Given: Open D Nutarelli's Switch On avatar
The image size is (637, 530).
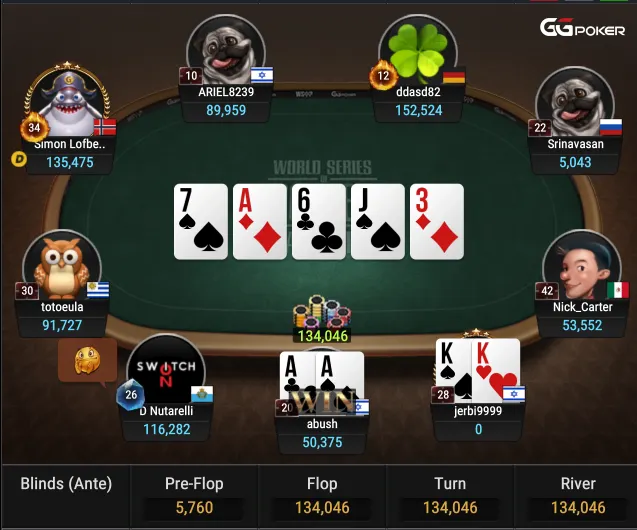Looking at the screenshot, I should [166, 372].
